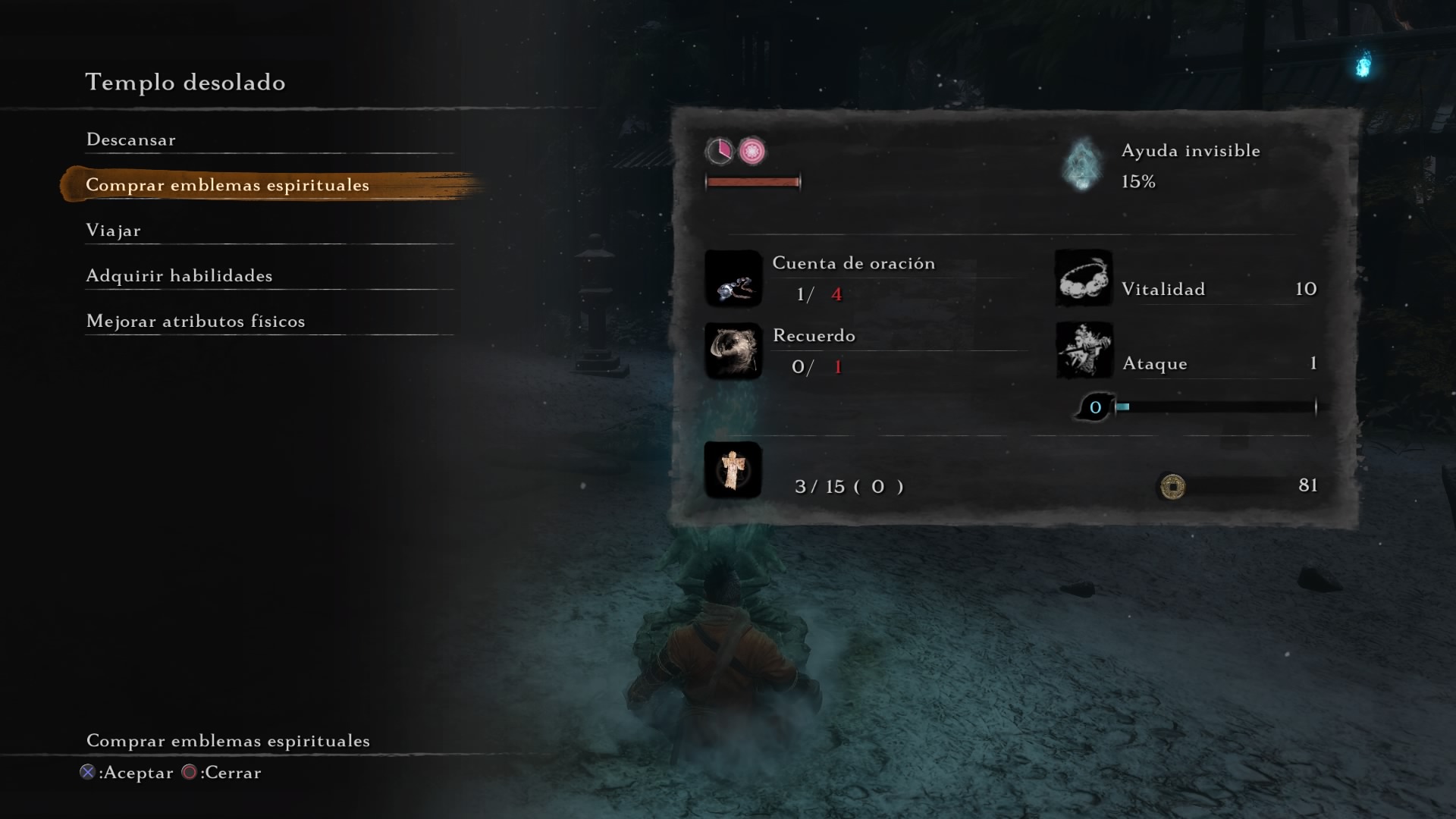Select the Ataque attack power icon

[x=1084, y=350]
